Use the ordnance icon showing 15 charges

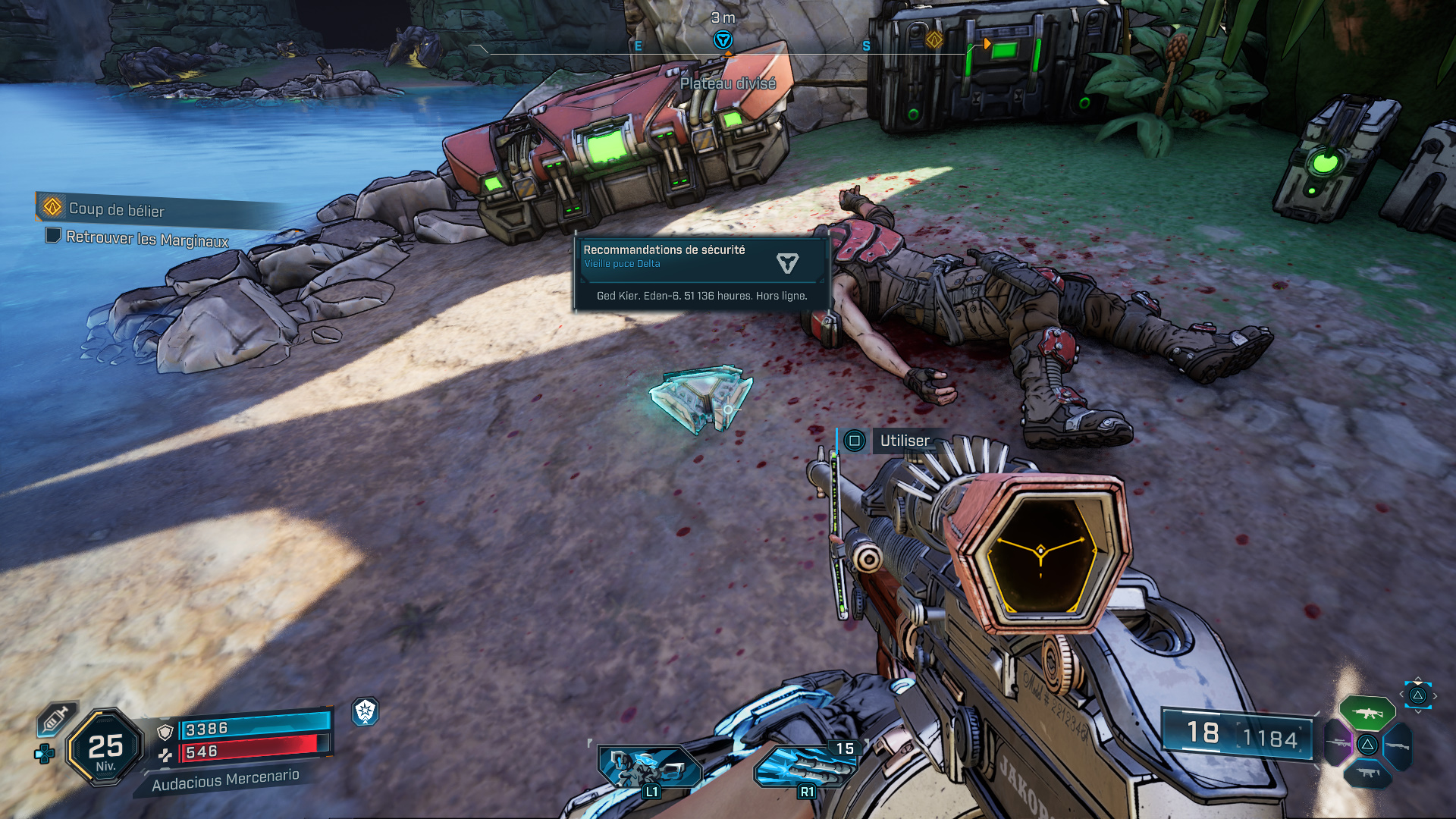tap(806, 766)
